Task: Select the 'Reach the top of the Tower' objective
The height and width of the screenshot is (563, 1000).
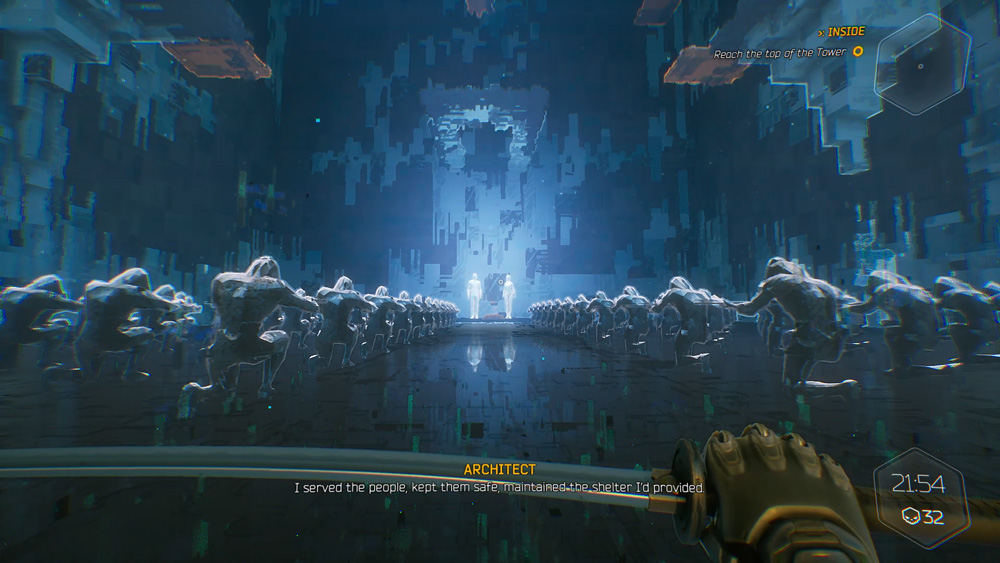Action: point(780,53)
